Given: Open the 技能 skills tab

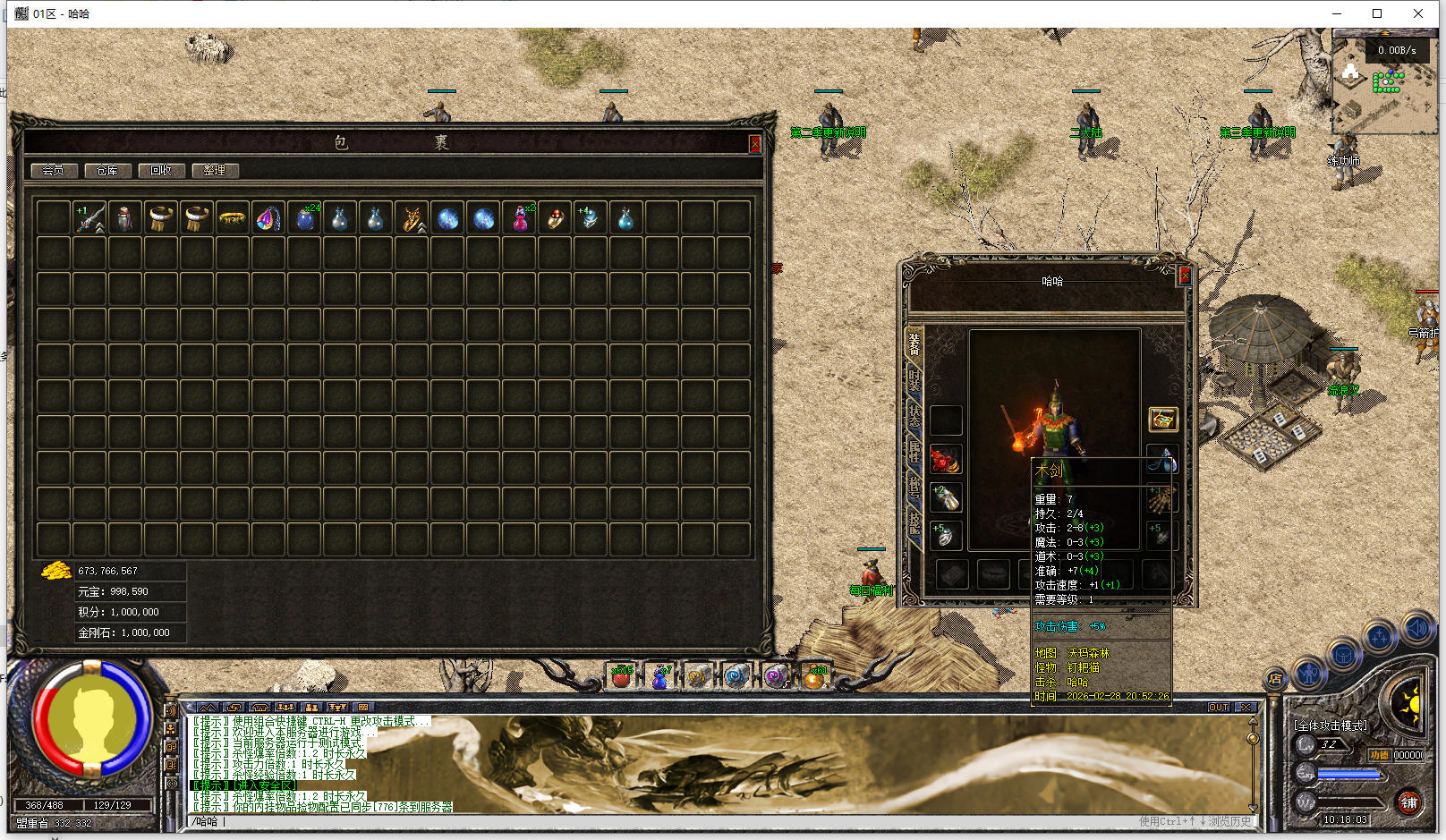Looking at the screenshot, I should [914, 522].
